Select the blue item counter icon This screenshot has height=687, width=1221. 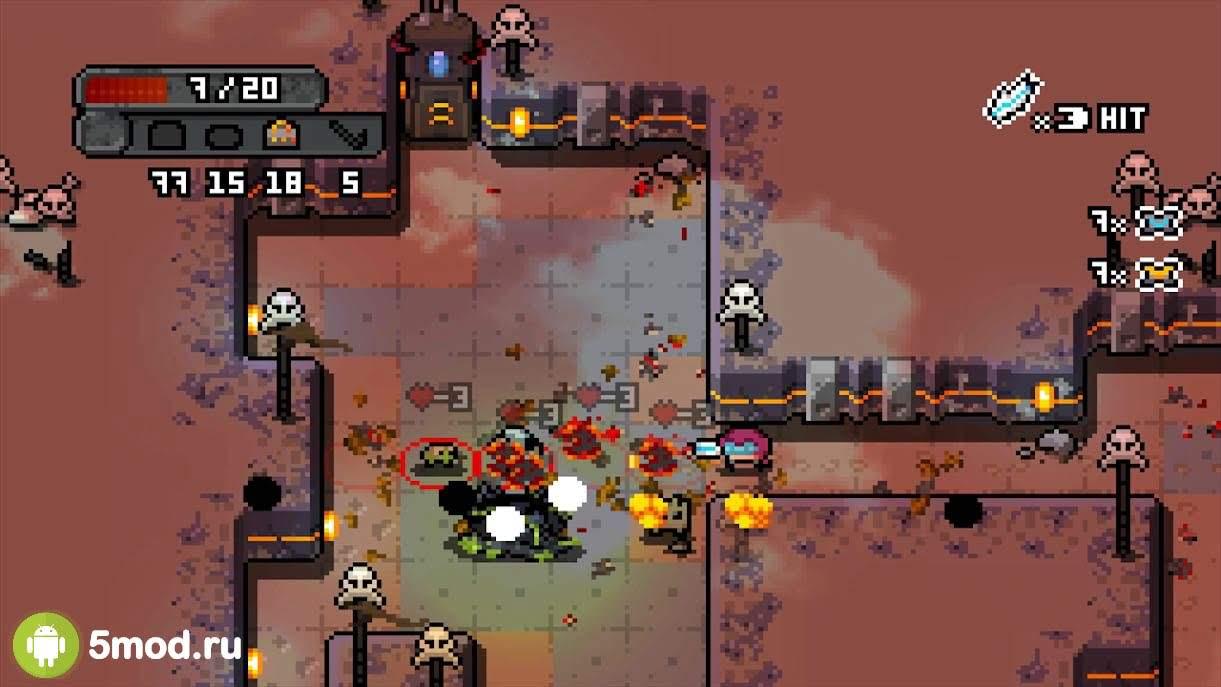(x=1159, y=222)
